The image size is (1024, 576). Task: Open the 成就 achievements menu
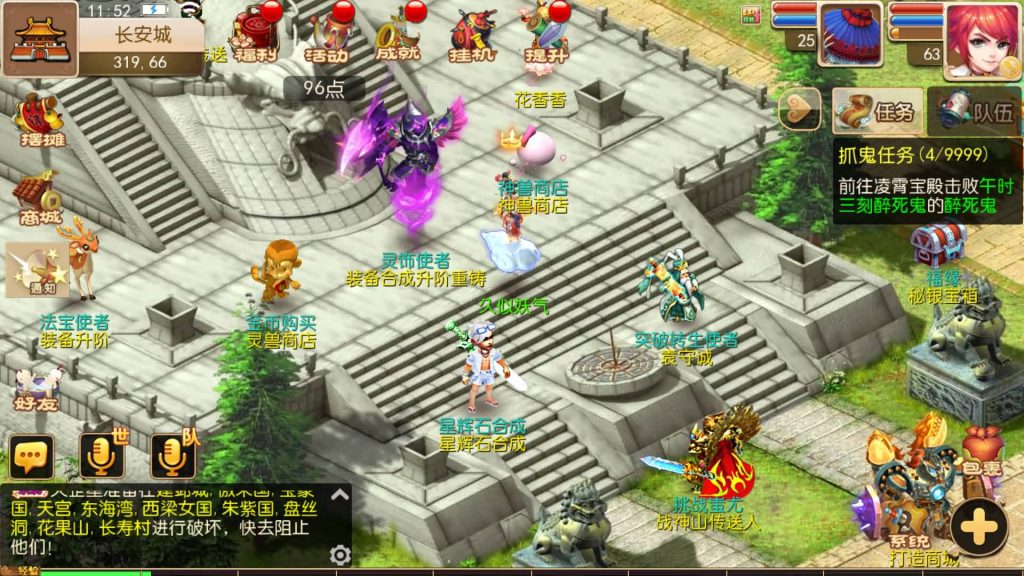tap(398, 37)
